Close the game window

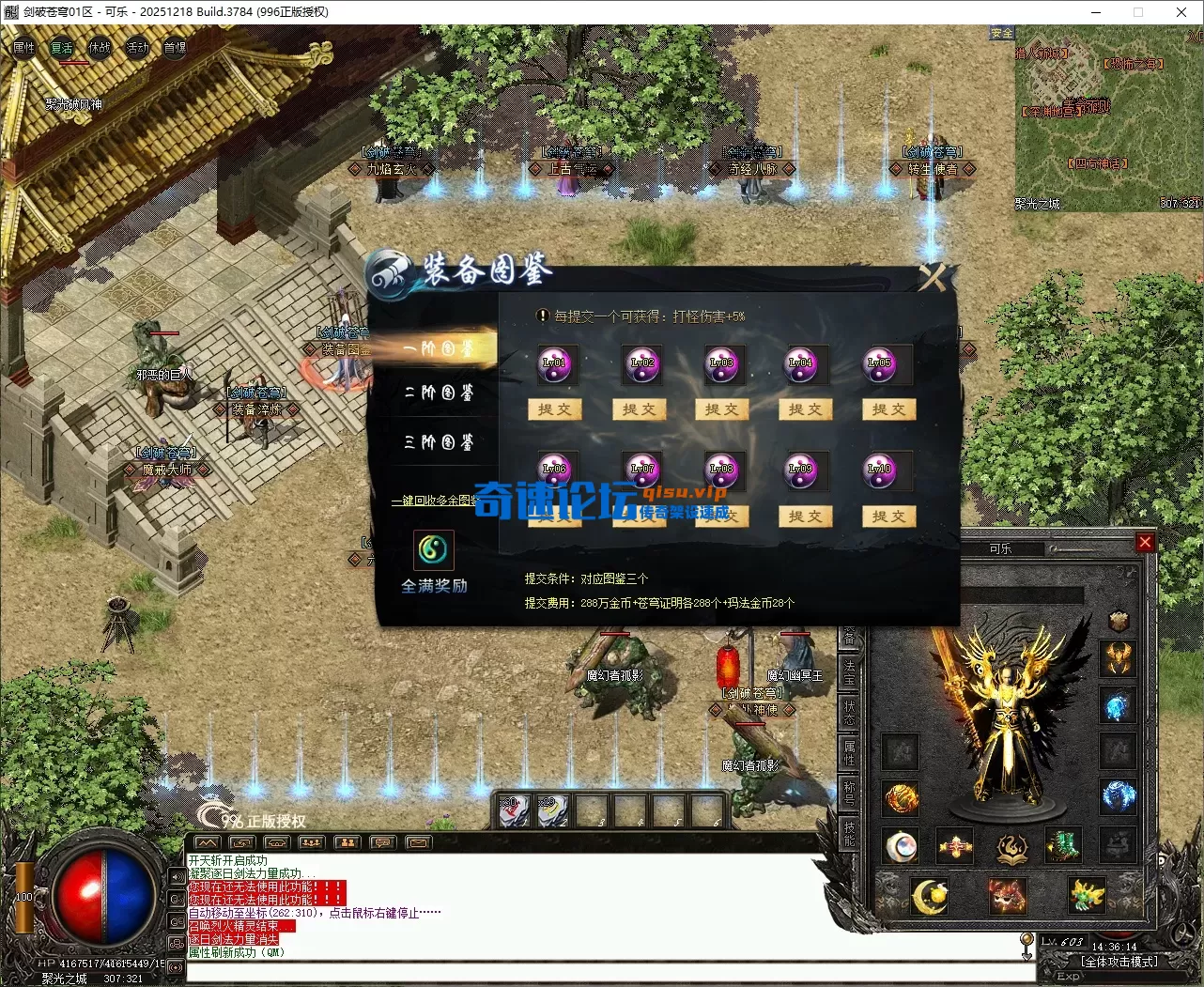1181,12
